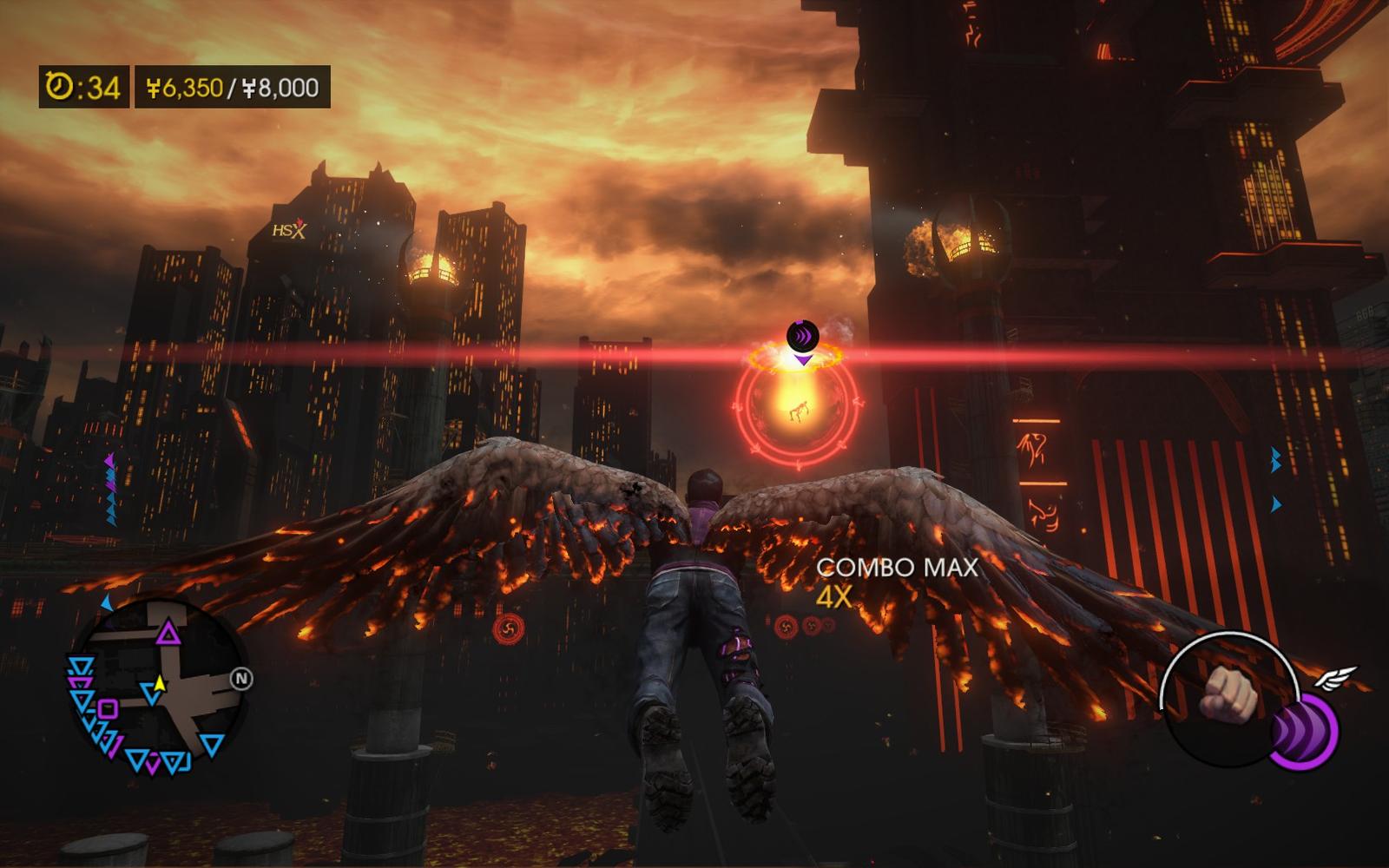This screenshot has height=868, width=1389.
Task: Click the N compass indicator on the minimap
Action: pos(242,679)
